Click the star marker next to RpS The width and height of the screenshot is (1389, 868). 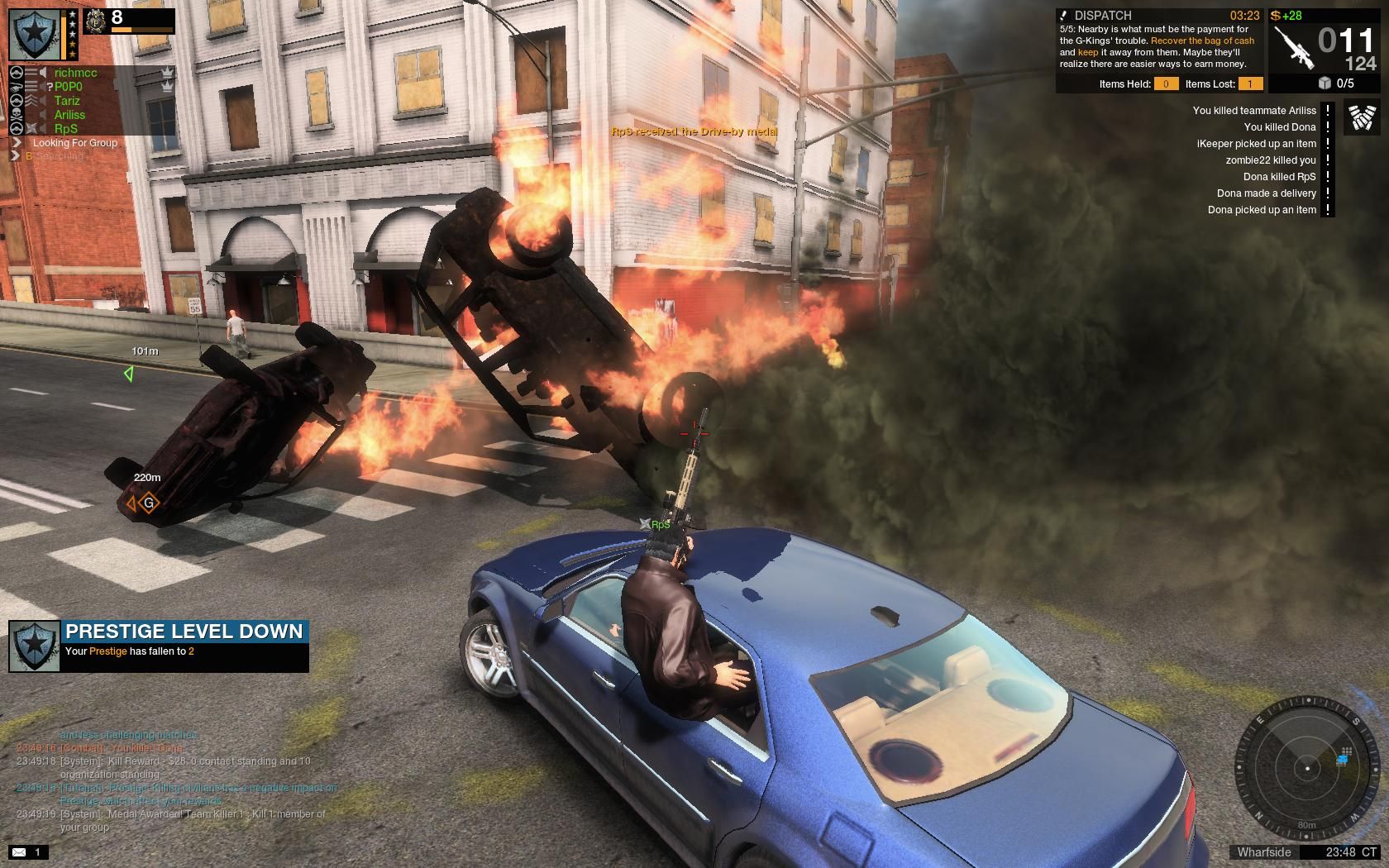coord(32,128)
